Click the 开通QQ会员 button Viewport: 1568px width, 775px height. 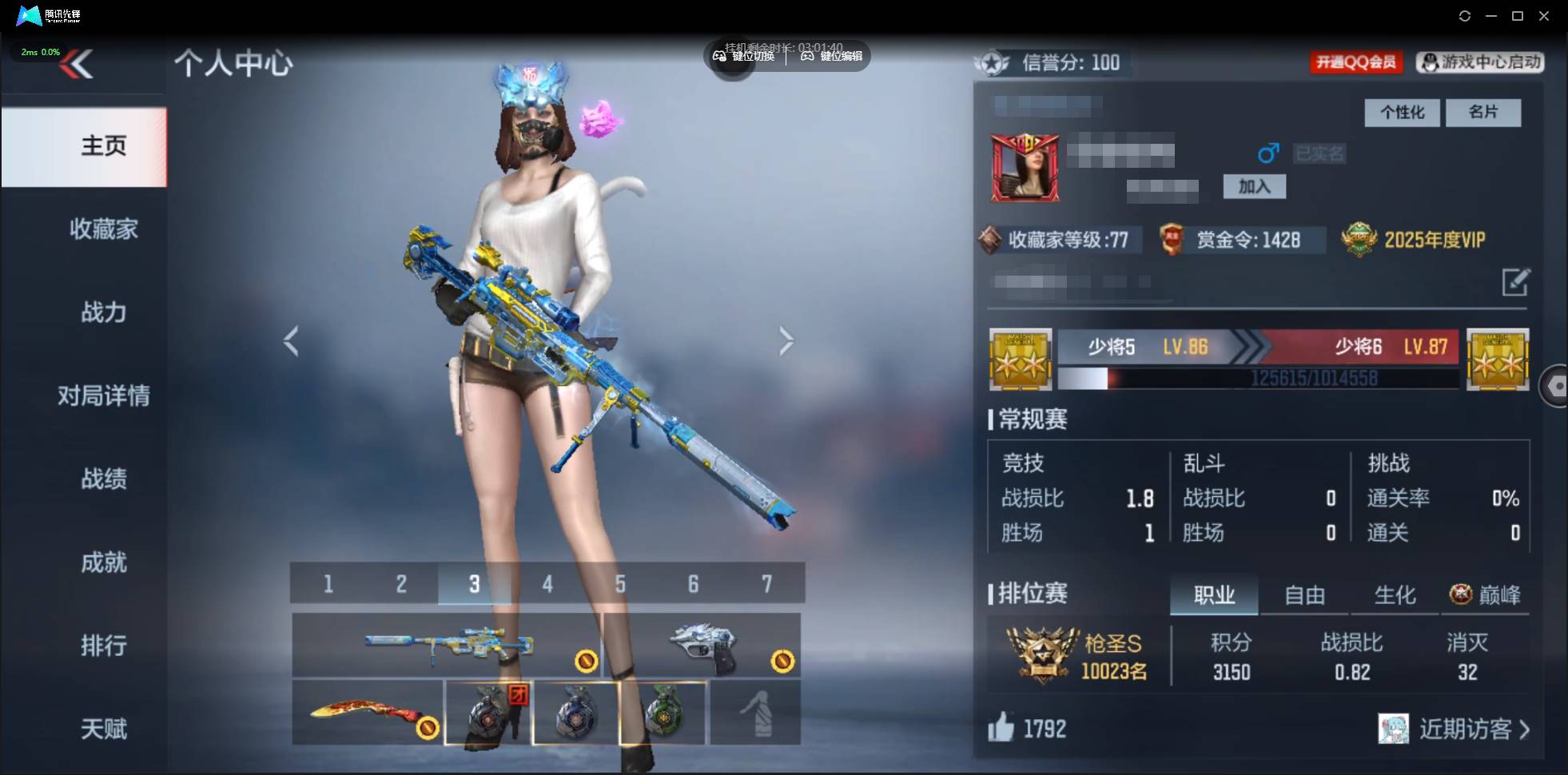(x=1356, y=62)
